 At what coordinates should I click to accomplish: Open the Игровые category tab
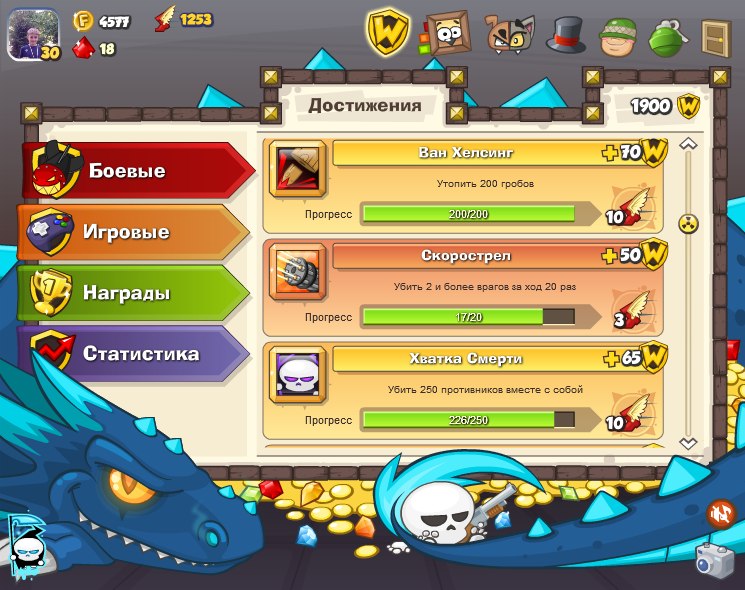(130, 233)
